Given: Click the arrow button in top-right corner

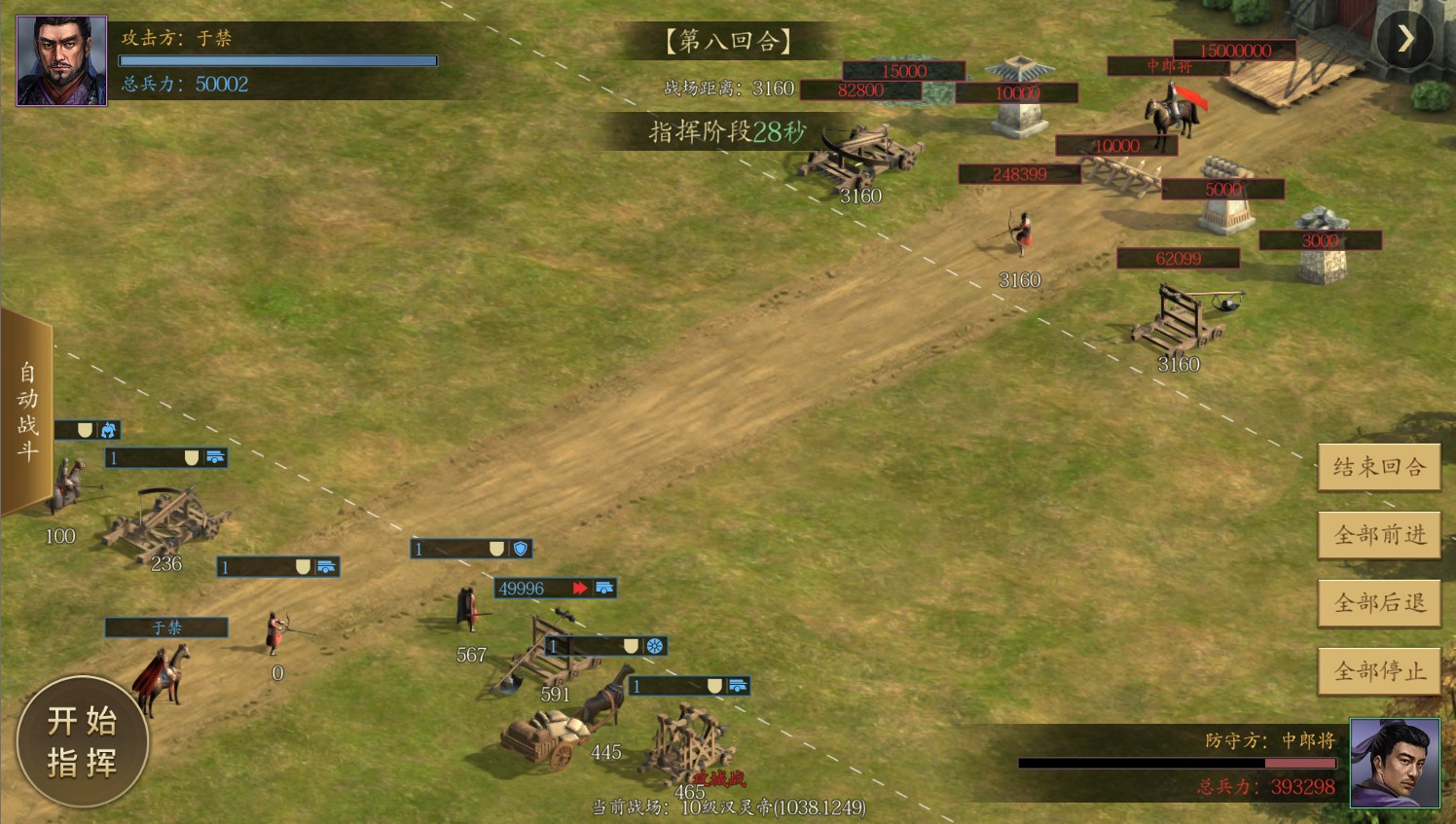Looking at the screenshot, I should tap(1404, 39).
